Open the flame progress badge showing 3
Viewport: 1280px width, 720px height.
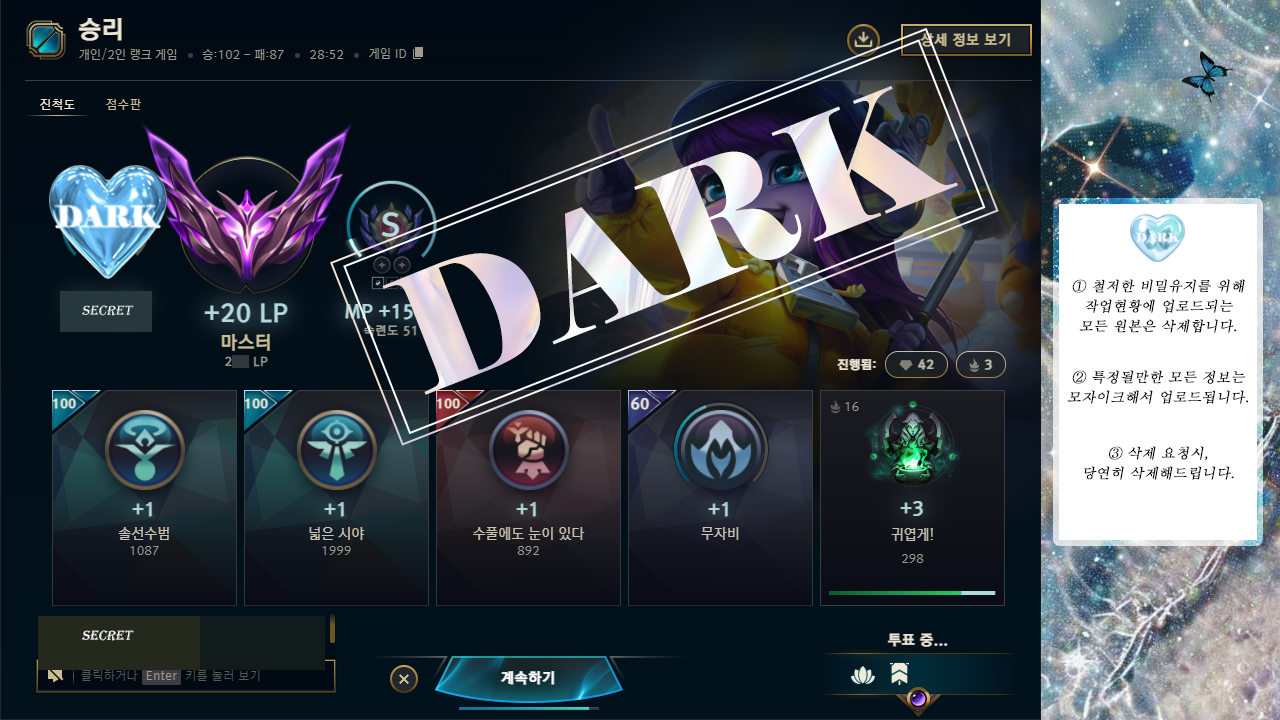[x=980, y=364]
